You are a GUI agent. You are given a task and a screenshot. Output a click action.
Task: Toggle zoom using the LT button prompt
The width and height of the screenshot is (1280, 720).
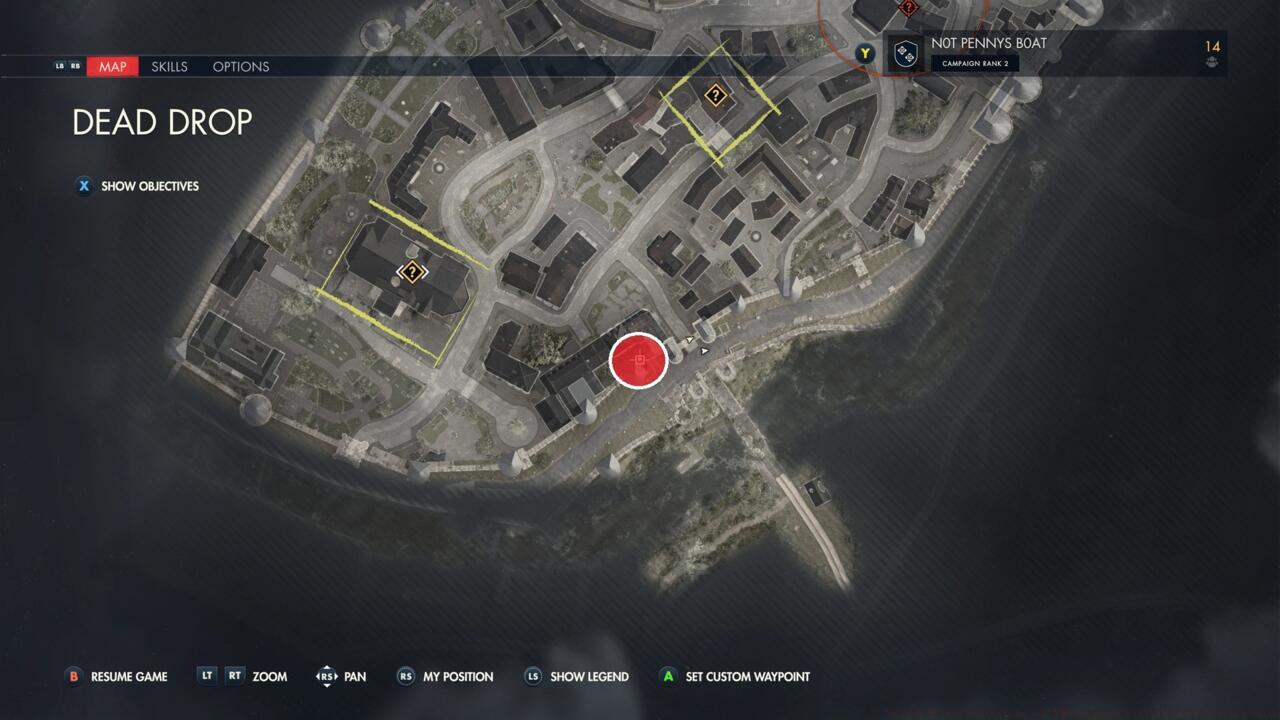tap(207, 677)
